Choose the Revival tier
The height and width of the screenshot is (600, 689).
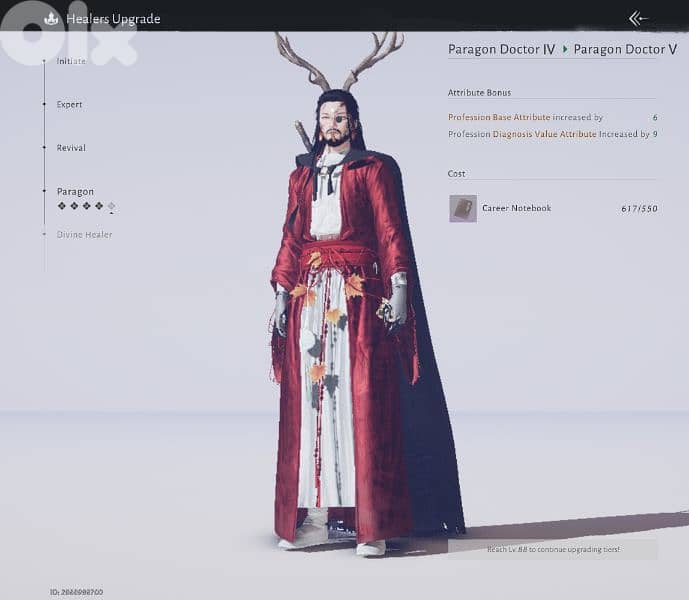pos(71,148)
